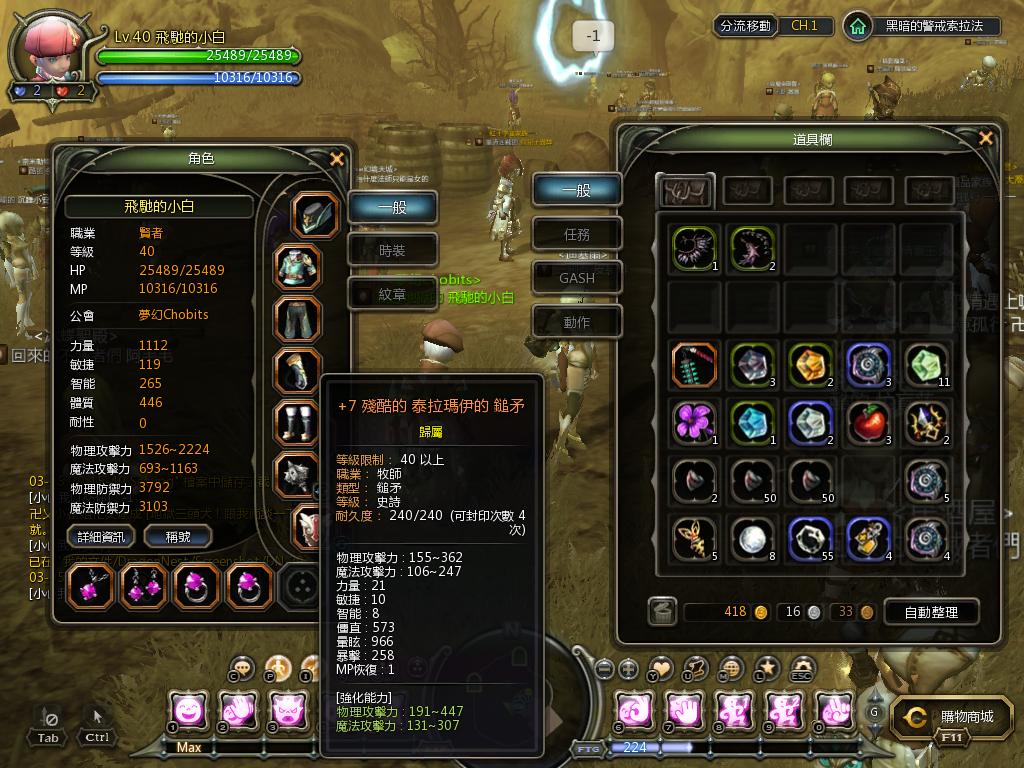The image size is (1024, 768).
Task: Close the 角色 character window
Action: pos(337,159)
